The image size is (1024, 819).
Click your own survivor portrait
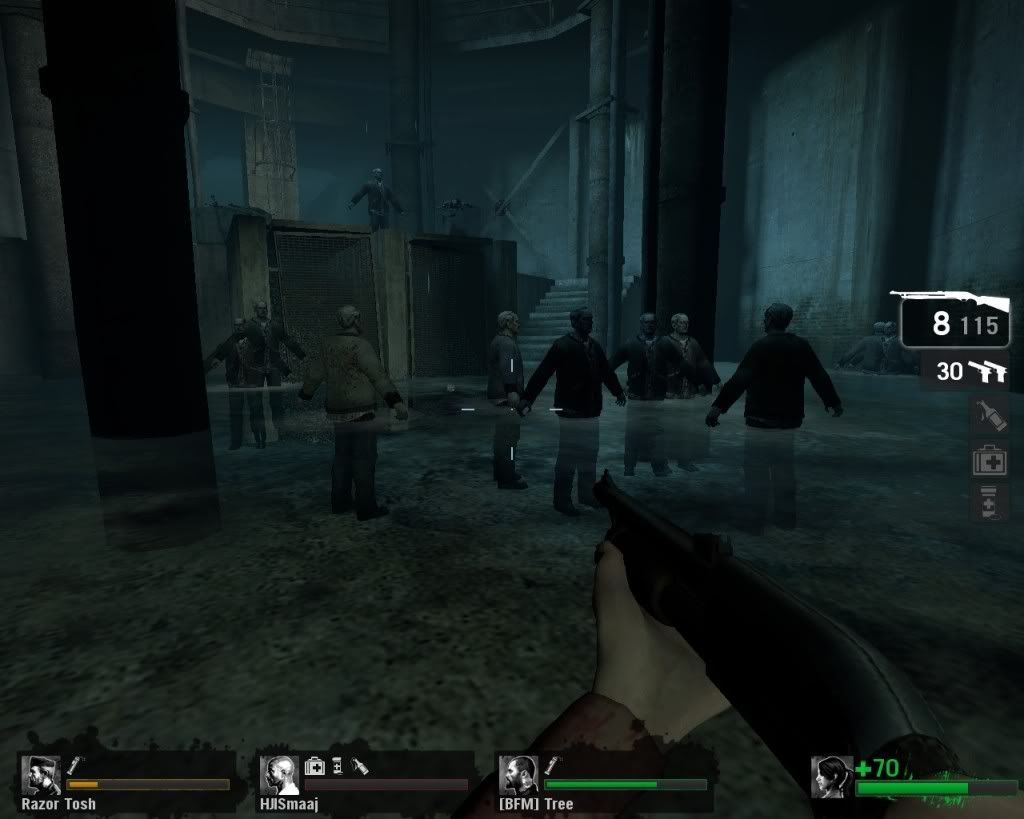point(833,777)
